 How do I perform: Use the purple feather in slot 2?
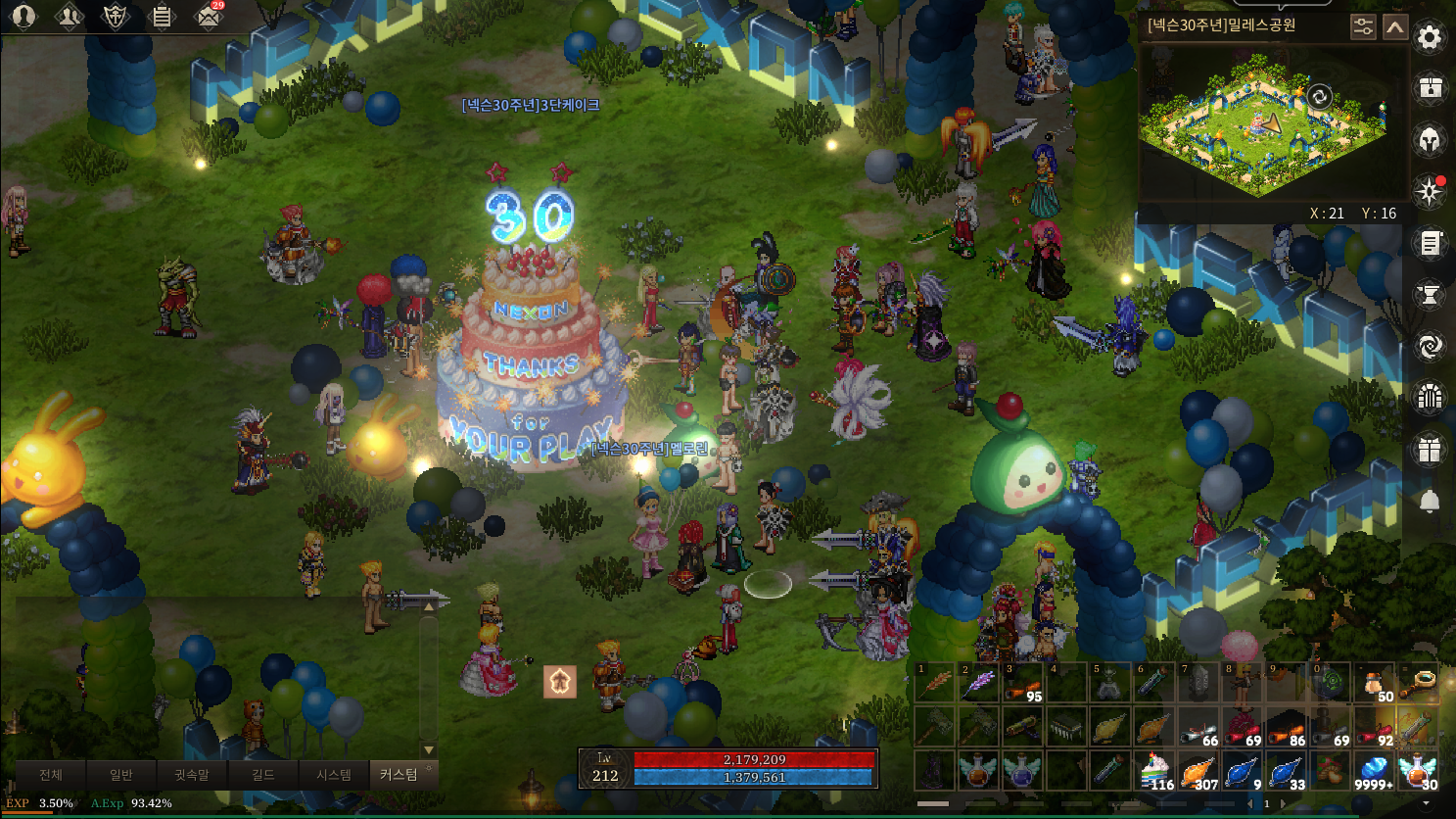pos(977,683)
